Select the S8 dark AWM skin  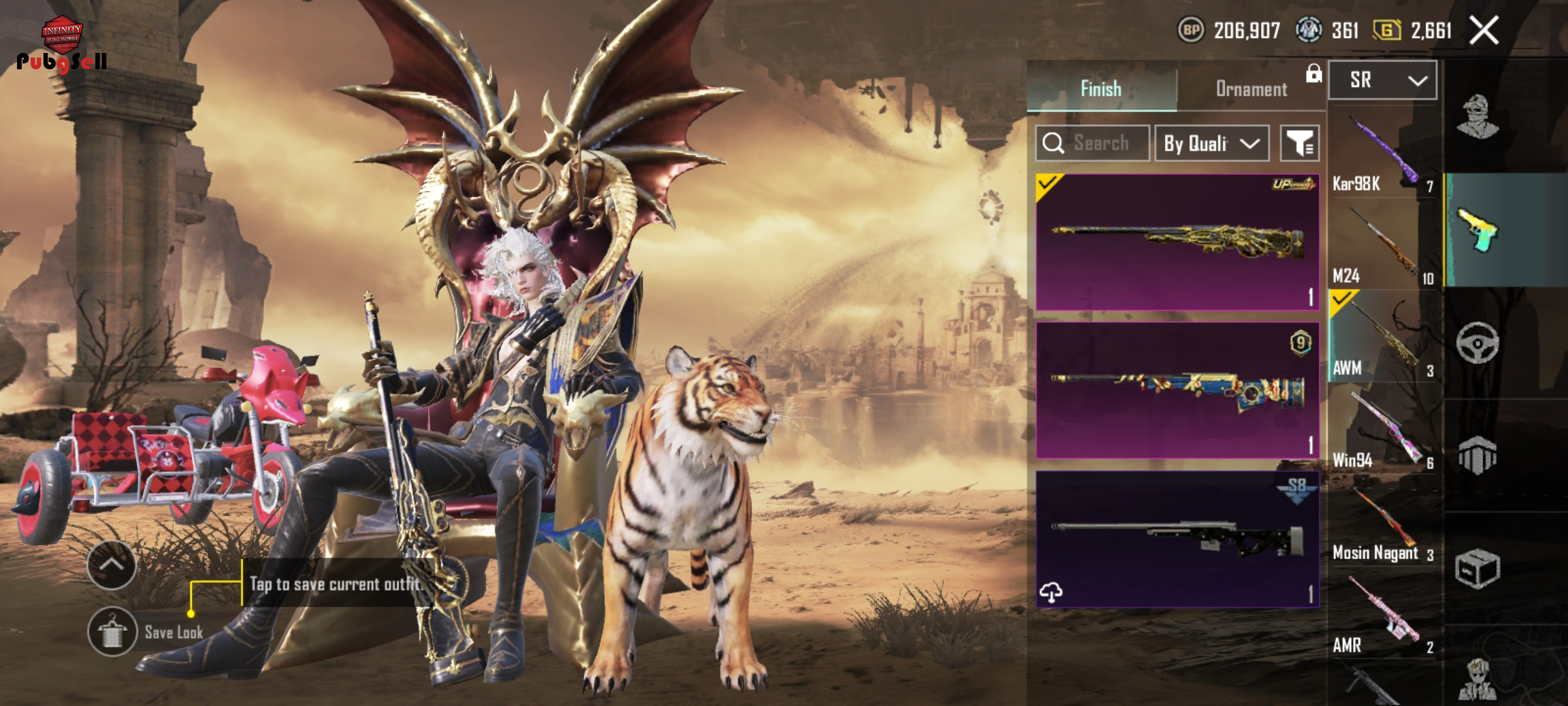(x=1177, y=539)
